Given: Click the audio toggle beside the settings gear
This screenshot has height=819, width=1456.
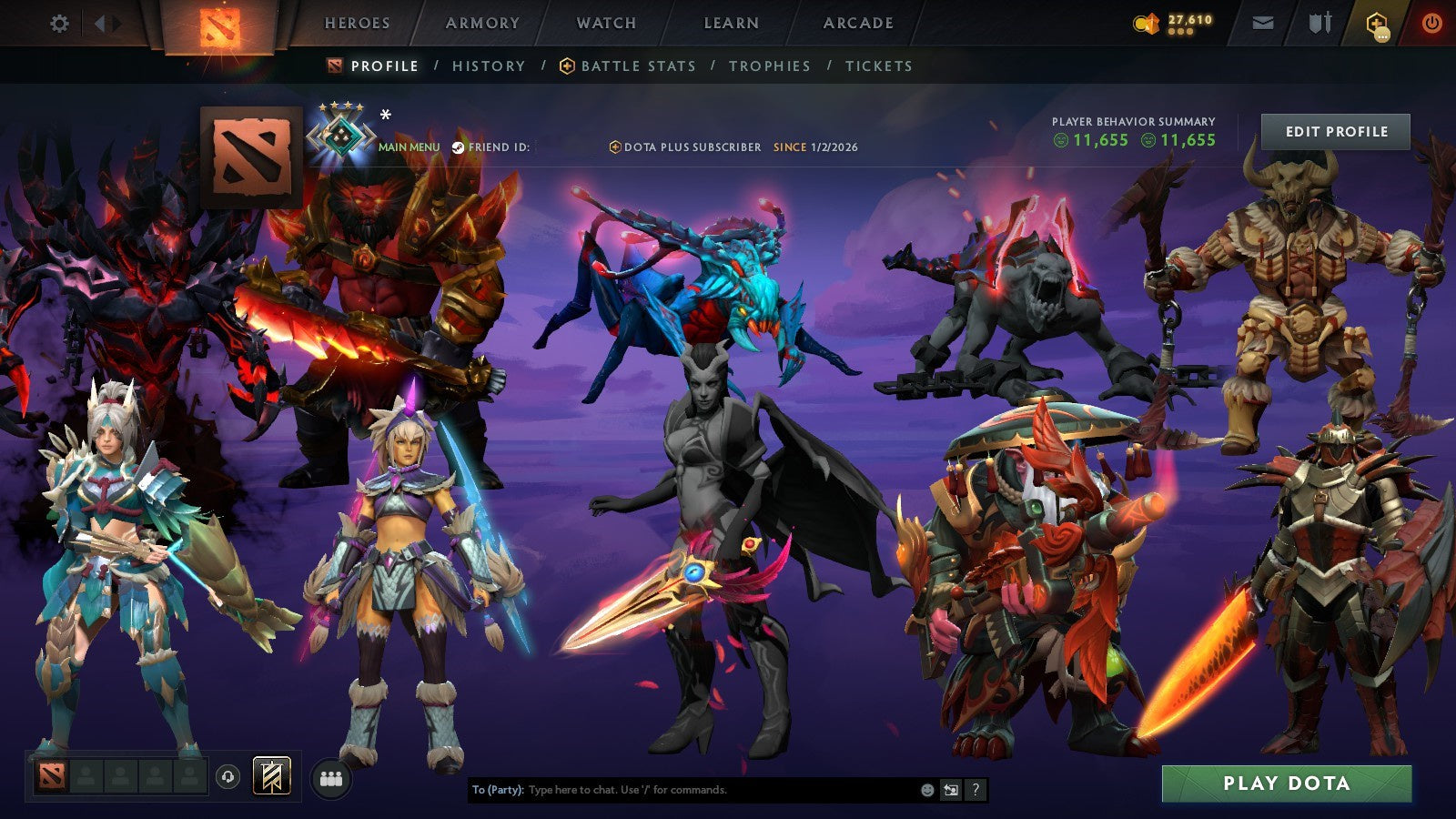Looking at the screenshot, I should pos(103,25).
